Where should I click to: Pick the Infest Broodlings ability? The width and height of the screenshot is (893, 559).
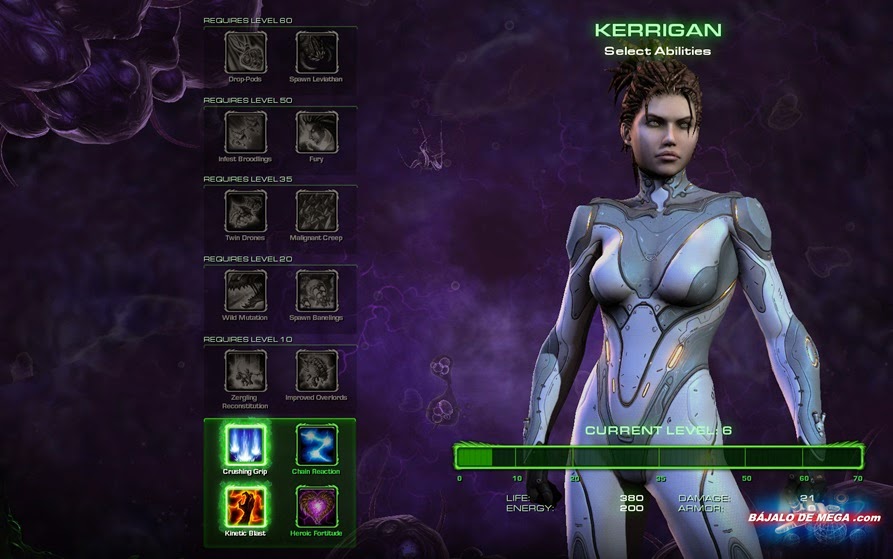pos(245,132)
